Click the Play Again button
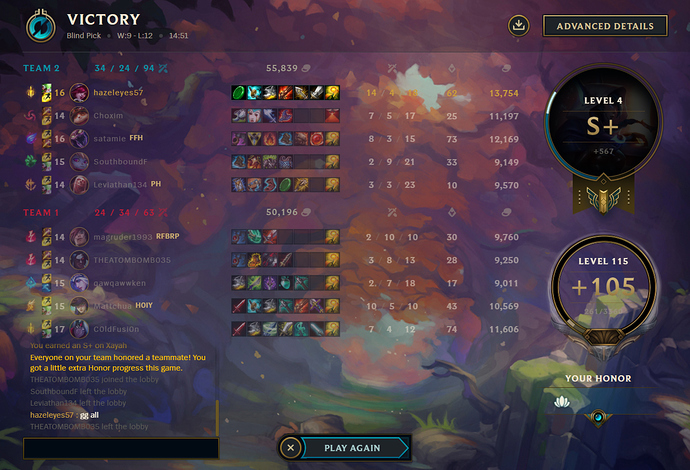The height and width of the screenshot is (470, 690). [352, 448]
